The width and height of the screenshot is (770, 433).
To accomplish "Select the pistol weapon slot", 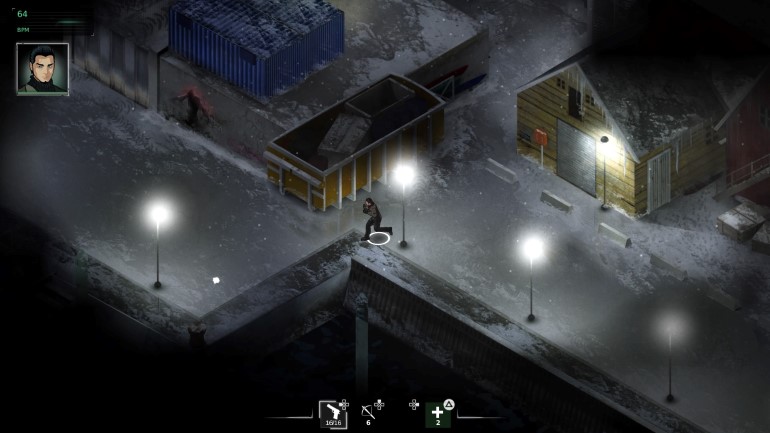I will pyautogui.click(x=332, y=413).
